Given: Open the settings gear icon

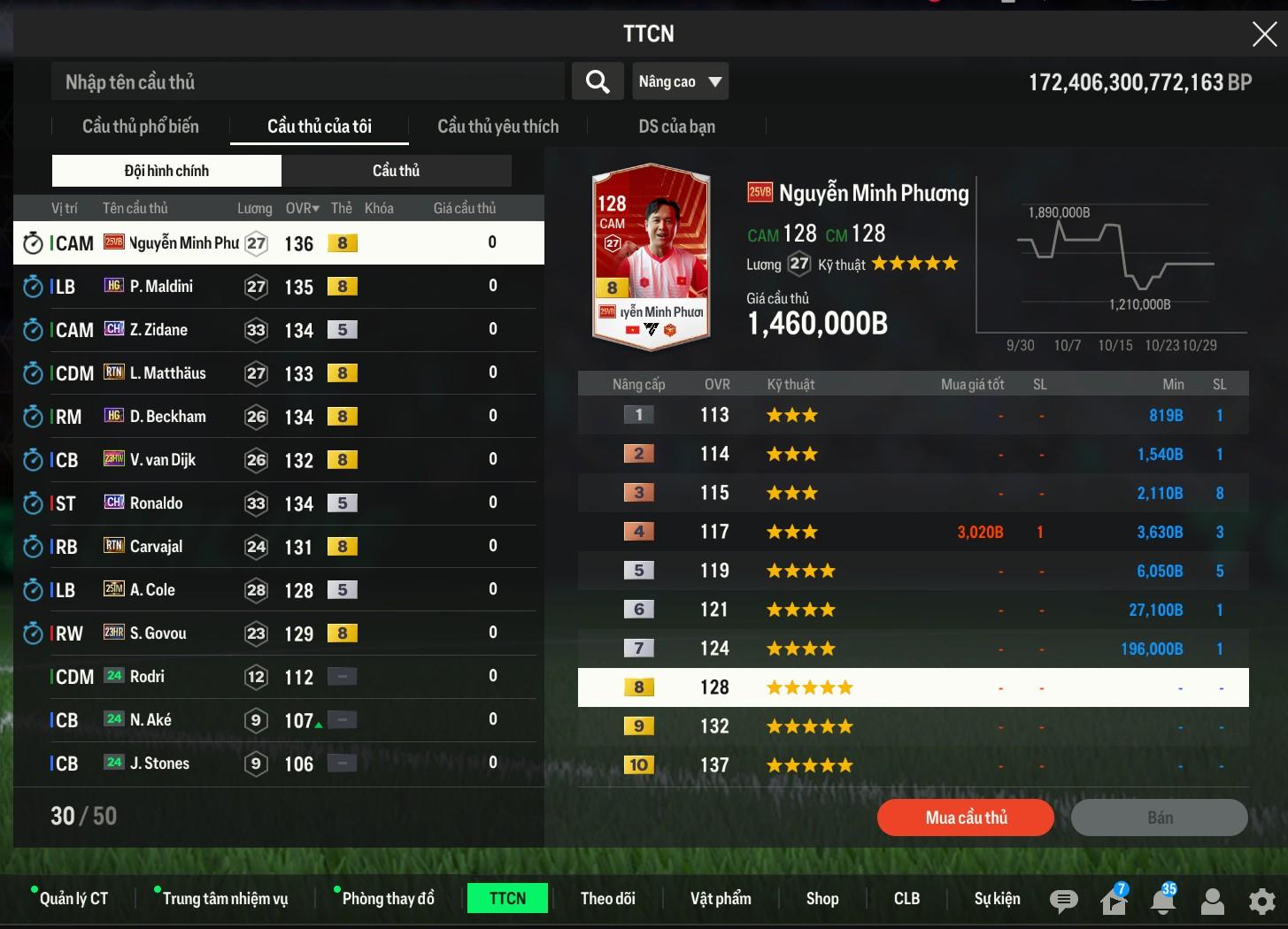Looking at the screenshot, I should (1261, 902).
